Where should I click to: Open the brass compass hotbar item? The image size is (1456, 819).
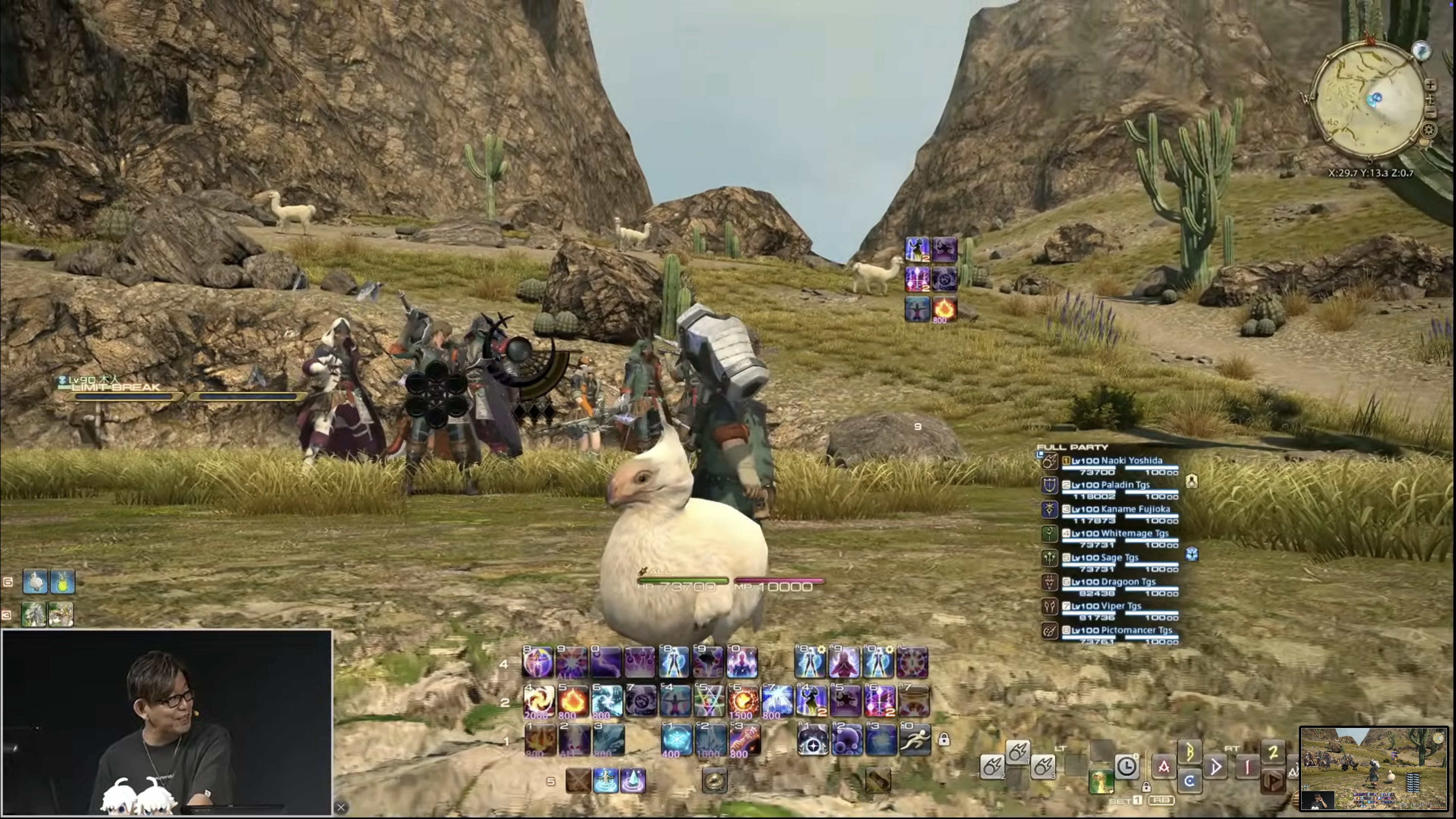tap(714, 781)
